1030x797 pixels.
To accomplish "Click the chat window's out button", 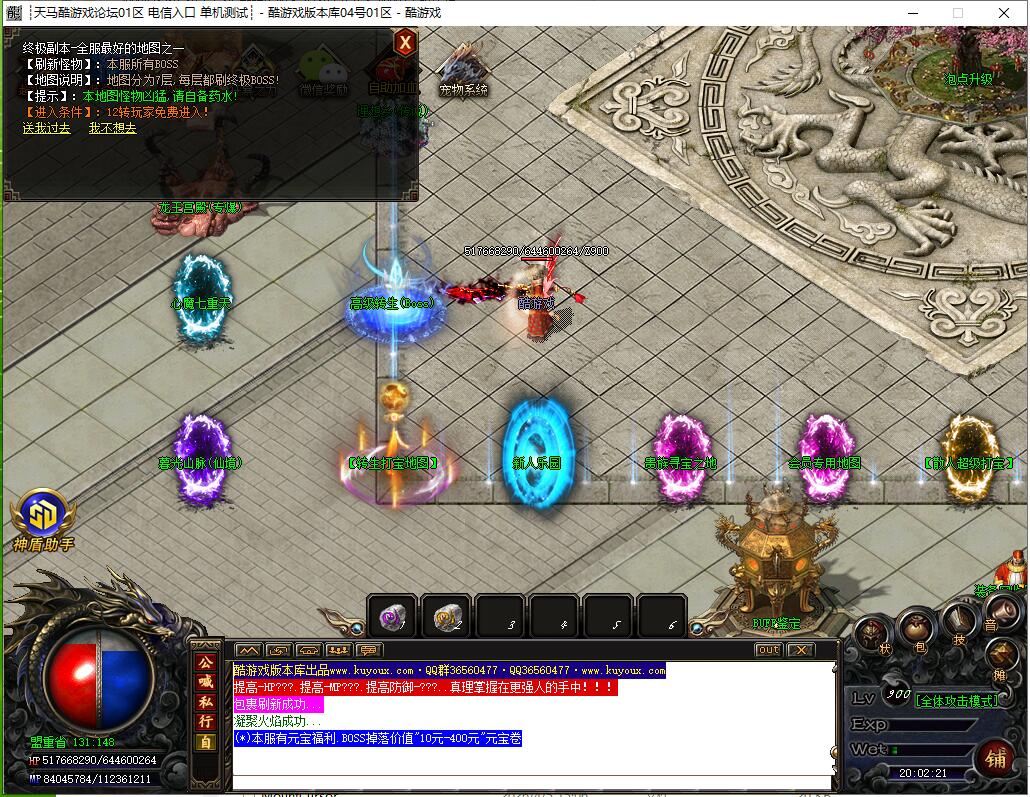I will 768,650.
